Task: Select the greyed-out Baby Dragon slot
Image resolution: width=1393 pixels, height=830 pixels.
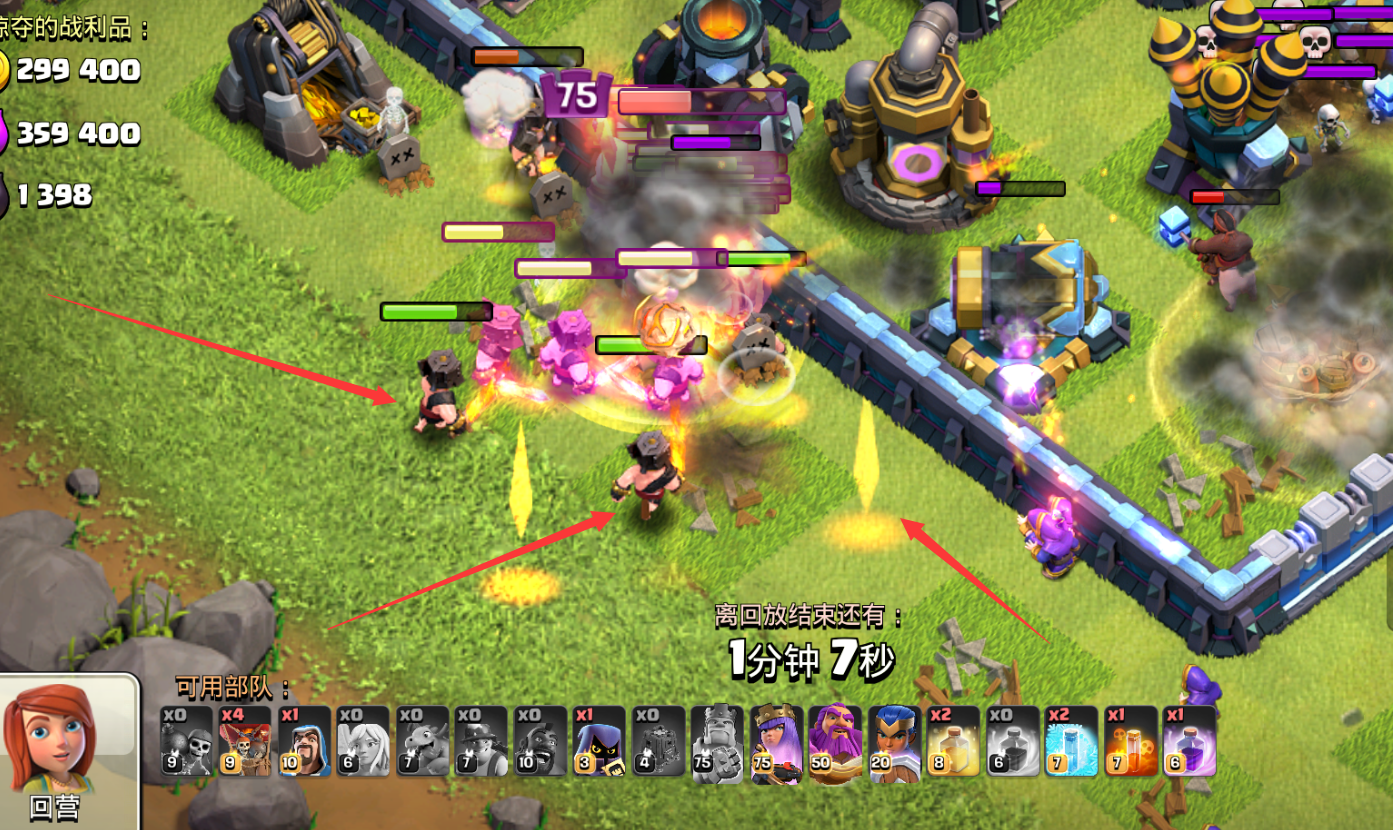Action: (422, 741)
